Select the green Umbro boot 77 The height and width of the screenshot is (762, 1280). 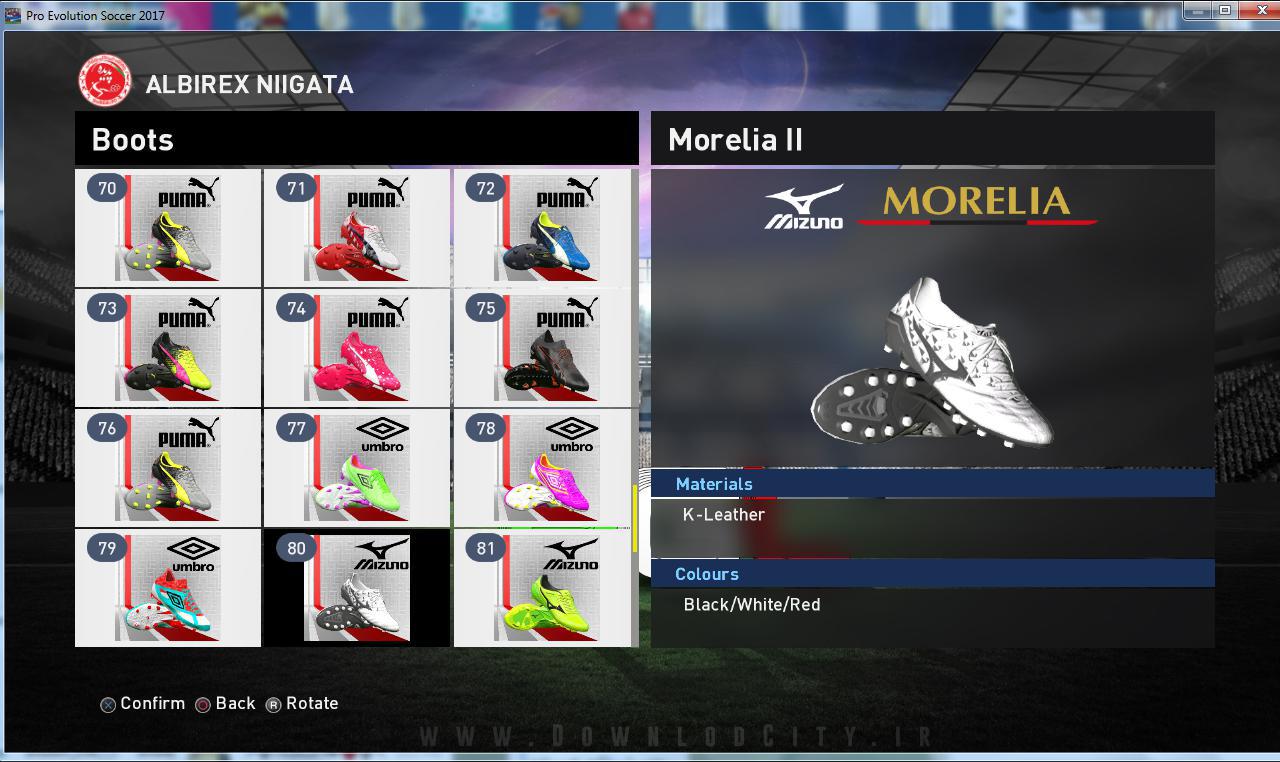[x=357, y=467]
